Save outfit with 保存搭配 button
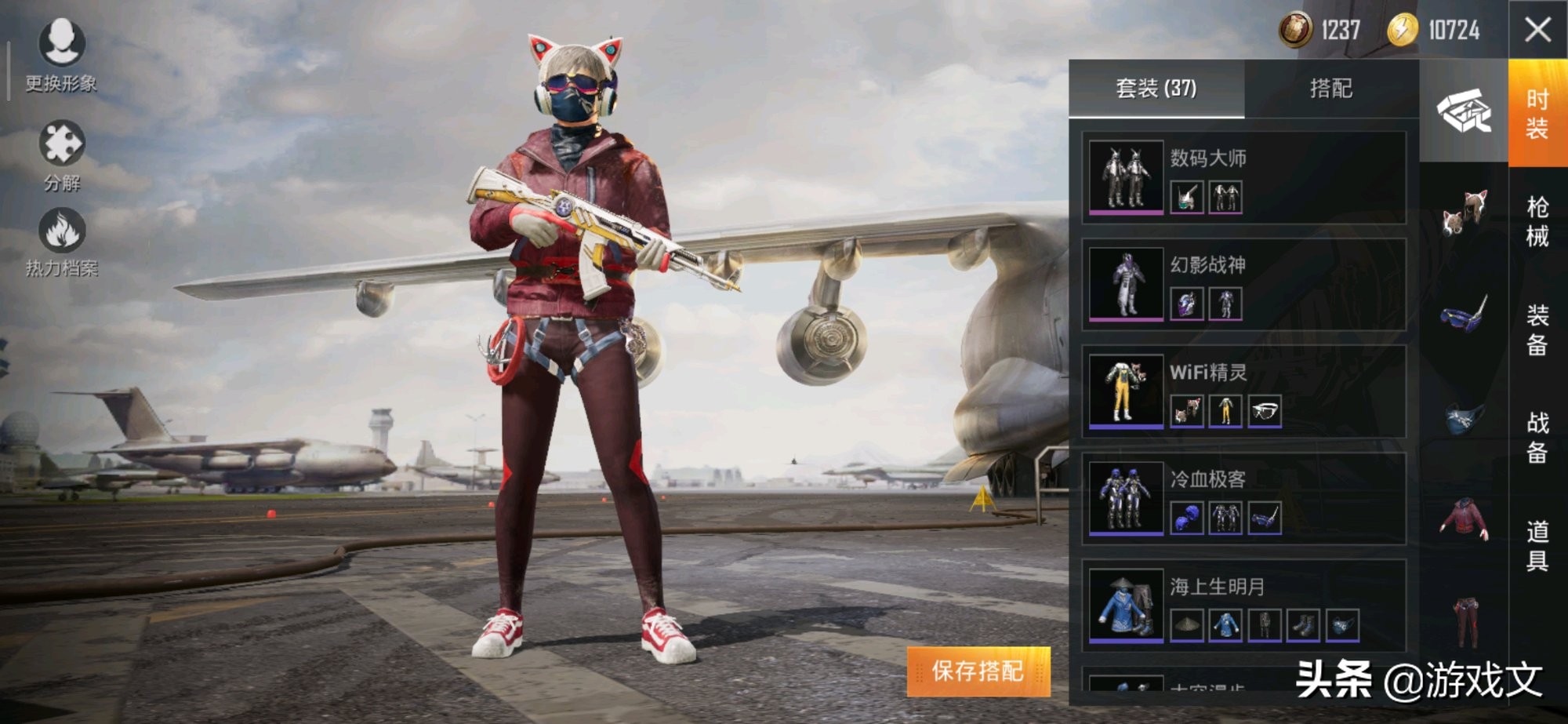This screenshot has width=1568, height=724. tap(978, 671)
